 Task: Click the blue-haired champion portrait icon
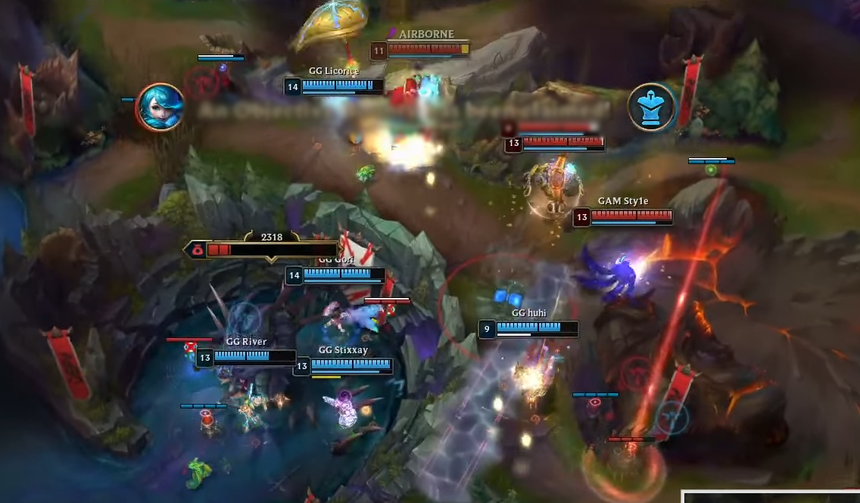(x=159, y=107)
